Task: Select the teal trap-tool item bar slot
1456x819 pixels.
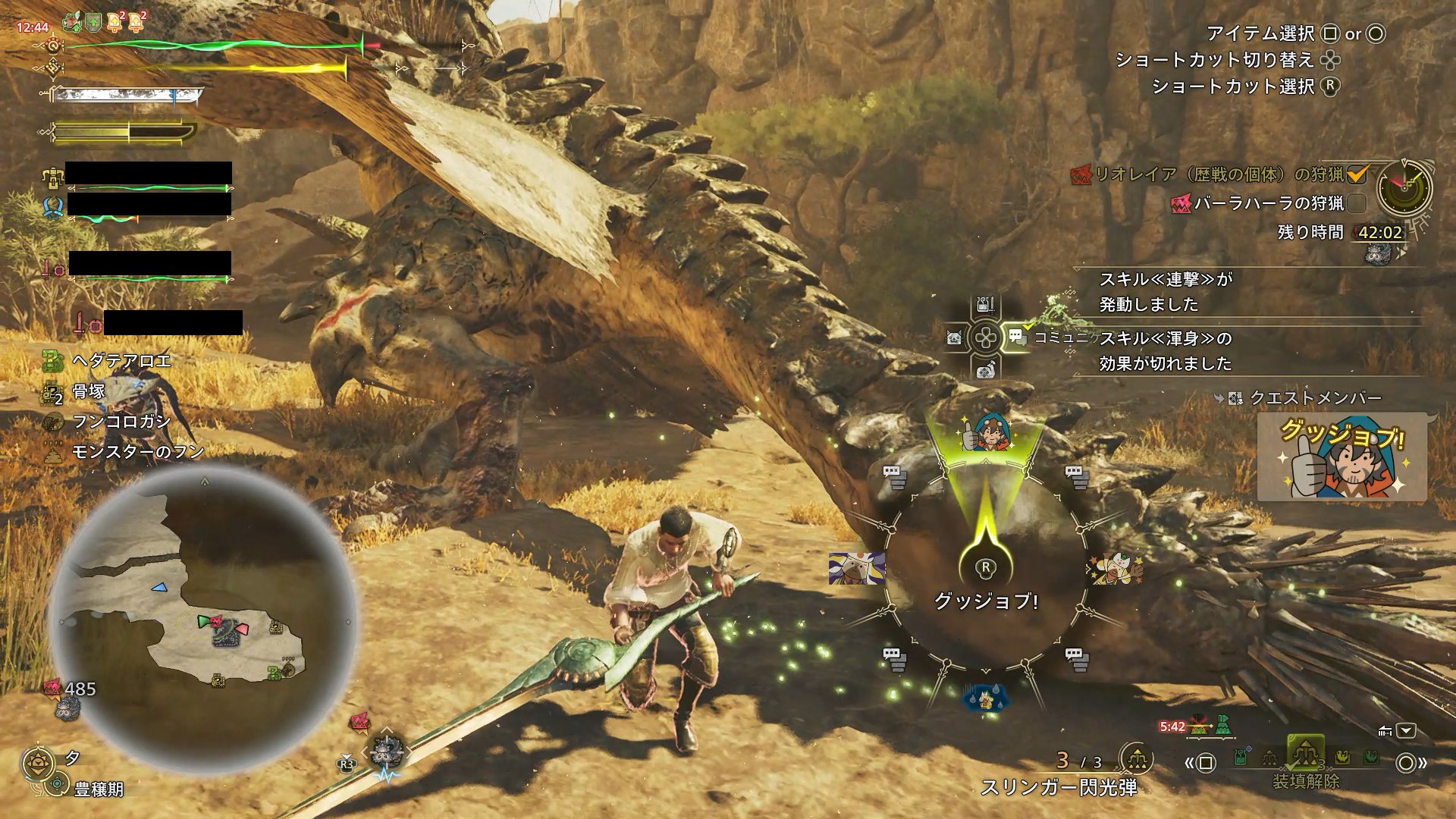Action: point(1241,757)
